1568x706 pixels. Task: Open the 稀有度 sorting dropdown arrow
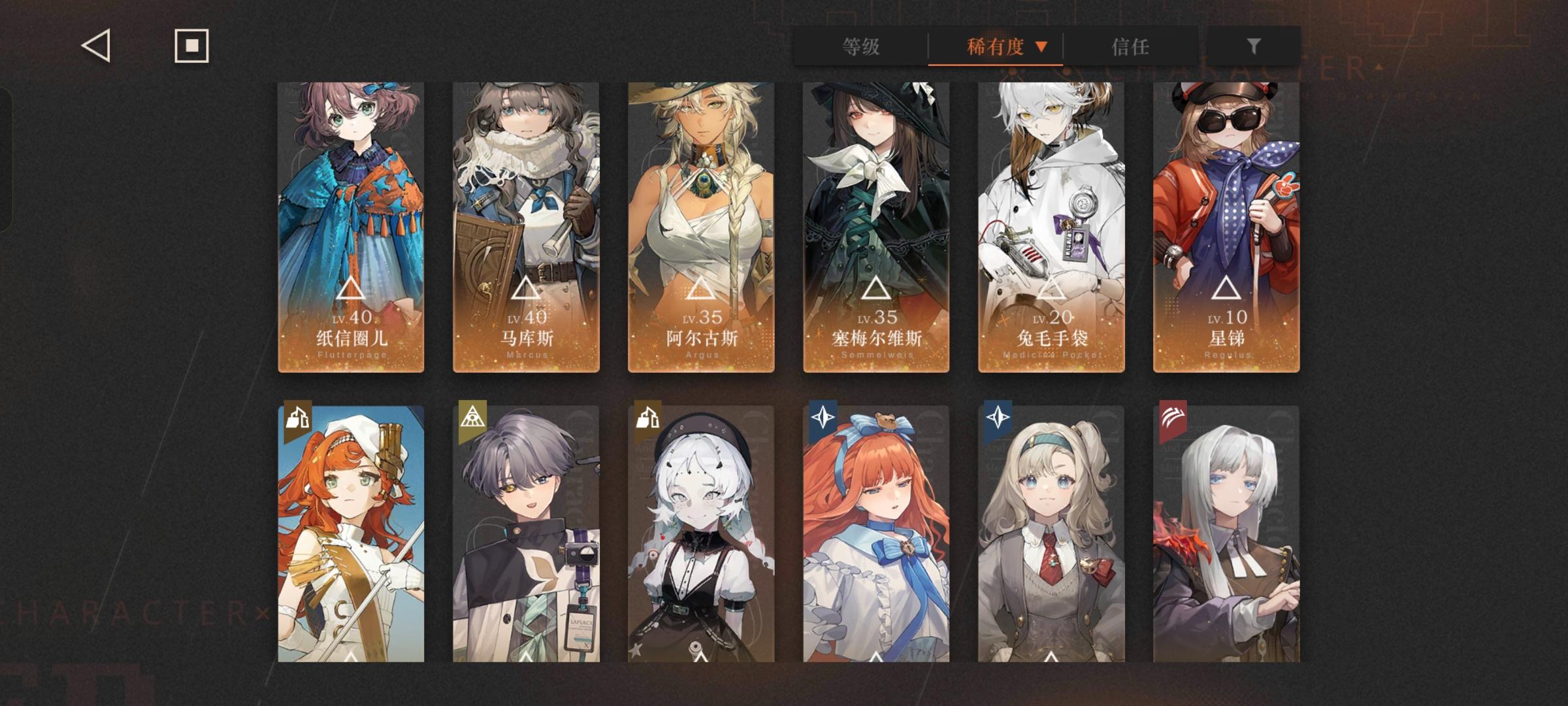(1043, 47)
